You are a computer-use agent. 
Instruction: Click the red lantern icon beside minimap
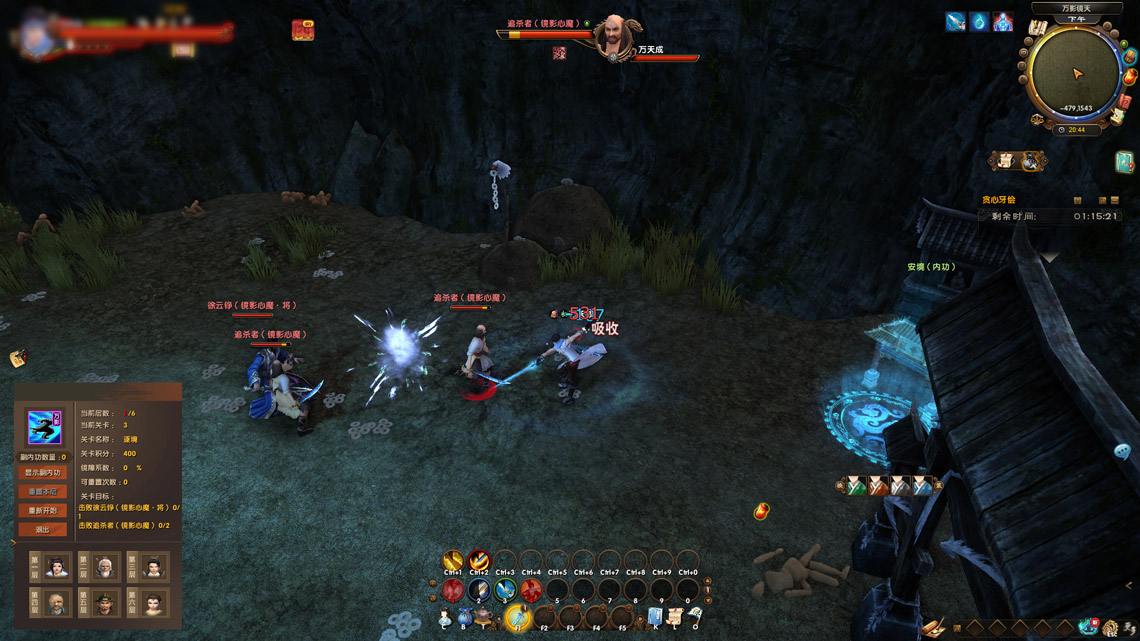[x=1129, y=76]
